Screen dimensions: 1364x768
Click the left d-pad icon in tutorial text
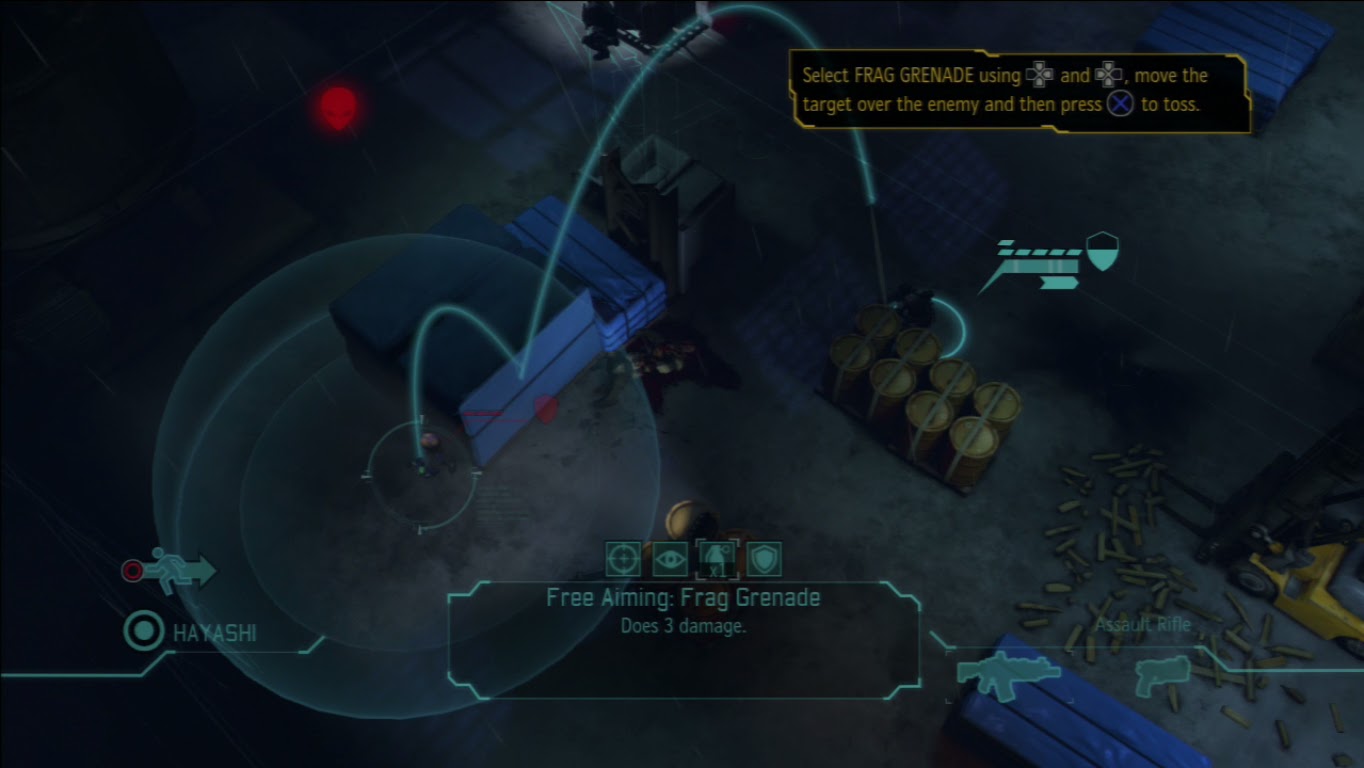point(1040,75)
